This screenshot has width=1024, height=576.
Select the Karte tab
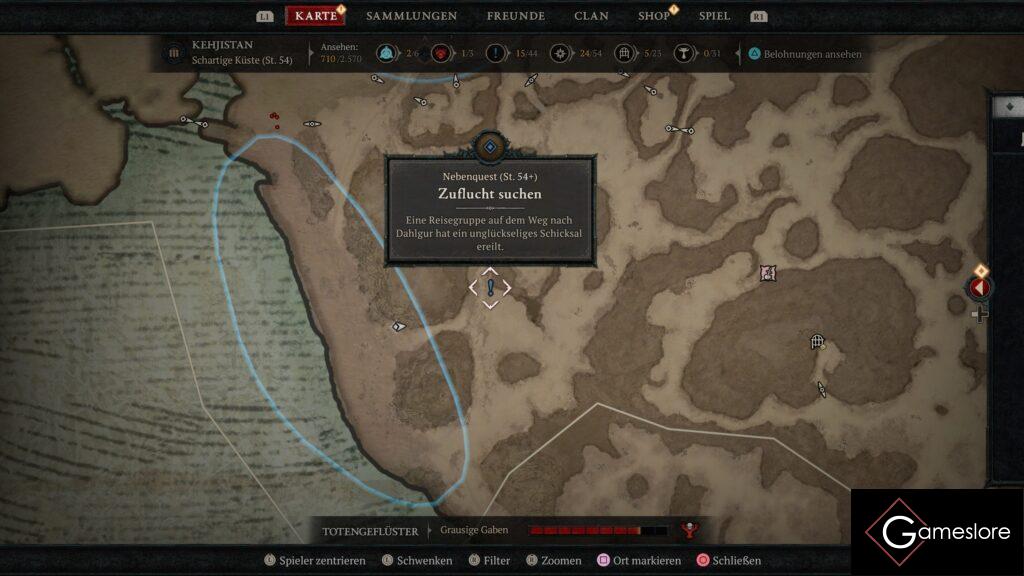coord(316,16)
